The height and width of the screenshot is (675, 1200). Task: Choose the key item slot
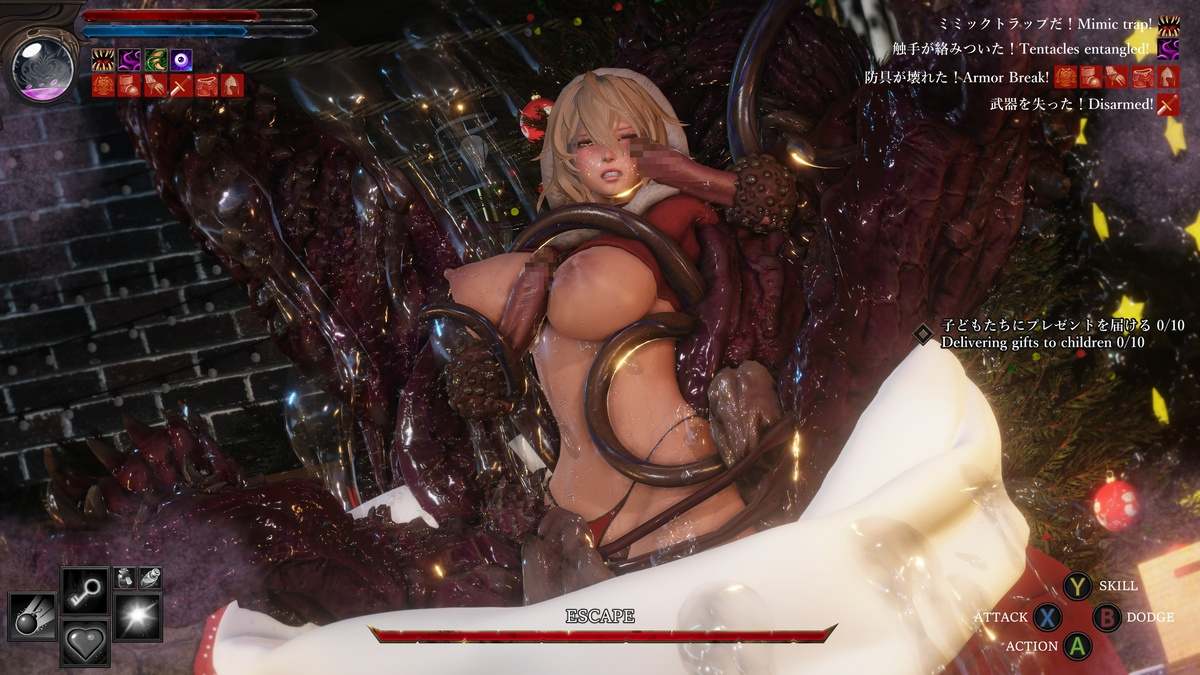point(84,592)
